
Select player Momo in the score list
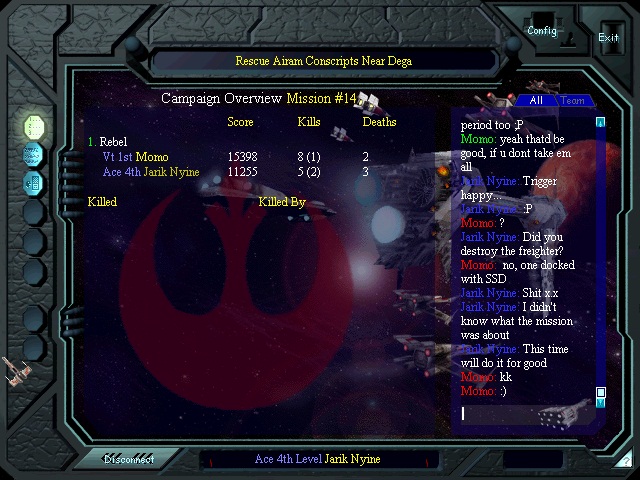tap(152, 157)
